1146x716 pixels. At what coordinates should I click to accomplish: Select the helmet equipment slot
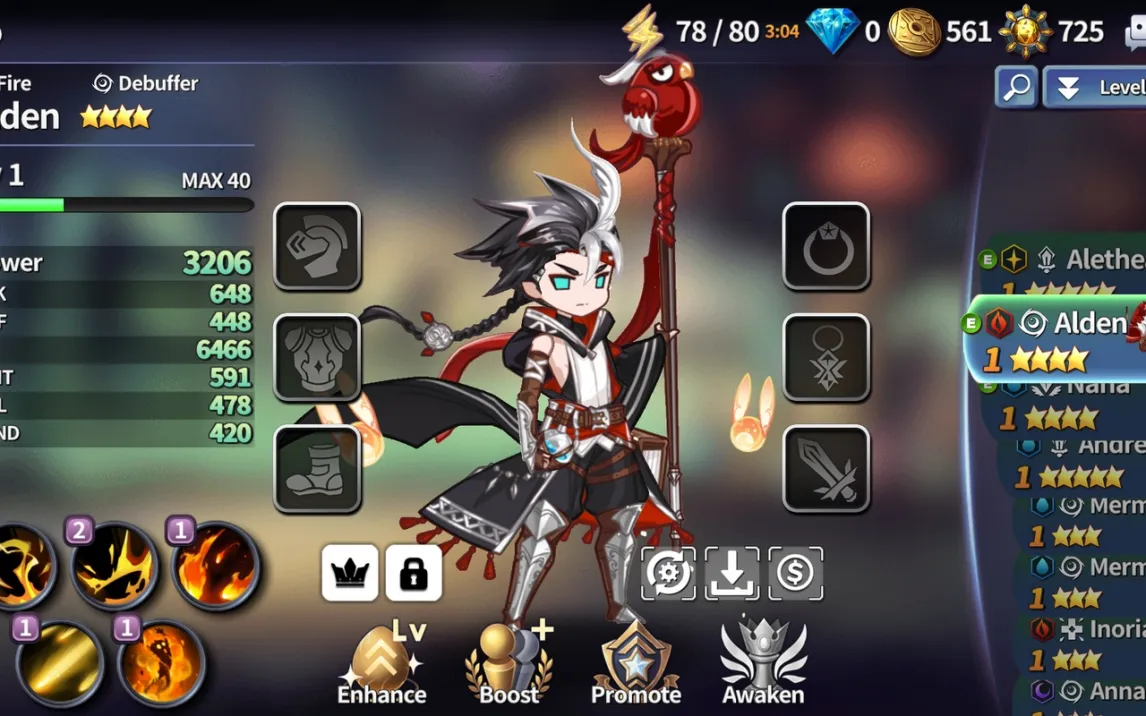(317, 246)
